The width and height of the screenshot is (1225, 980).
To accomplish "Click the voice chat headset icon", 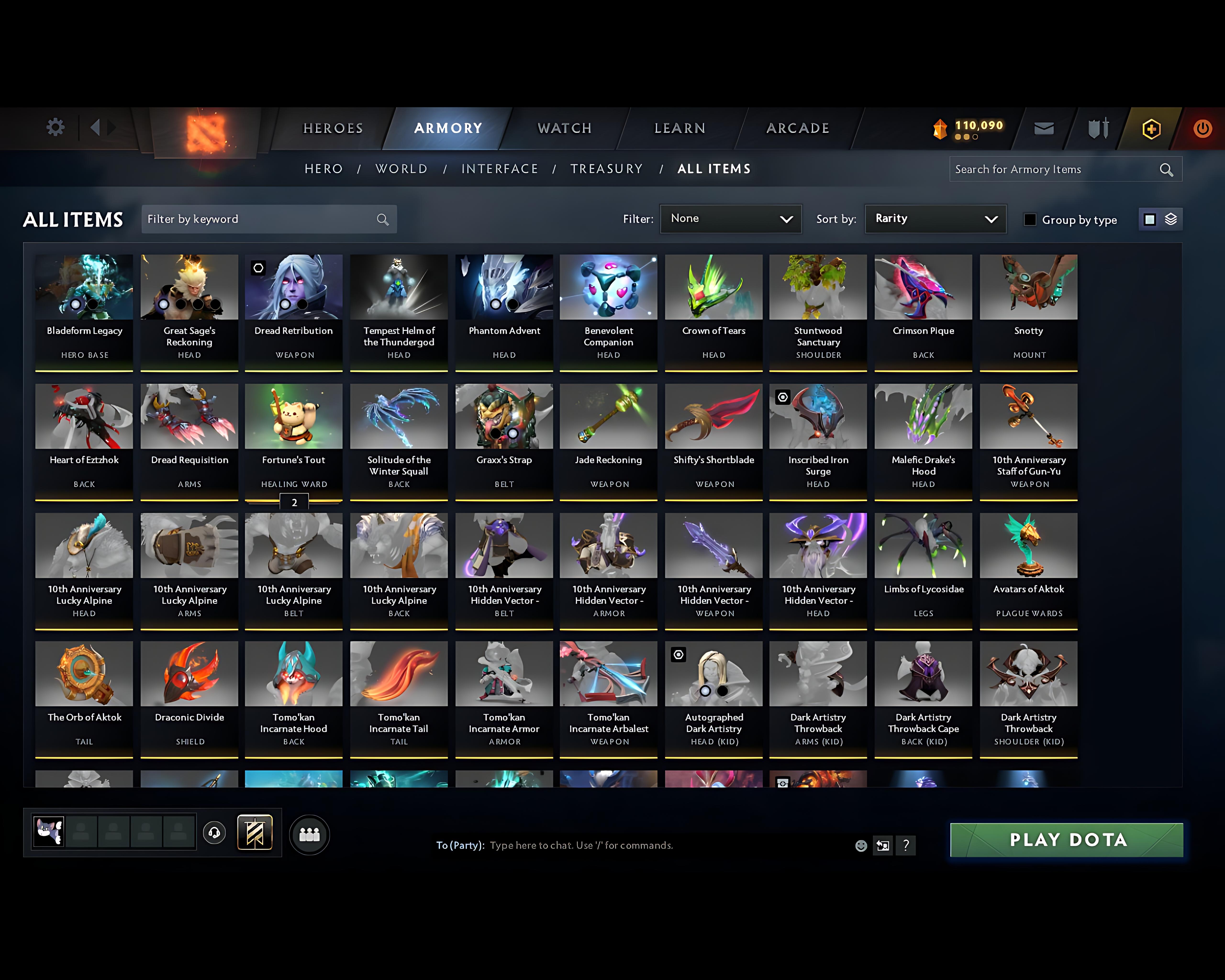I will [x=215, y=833].
